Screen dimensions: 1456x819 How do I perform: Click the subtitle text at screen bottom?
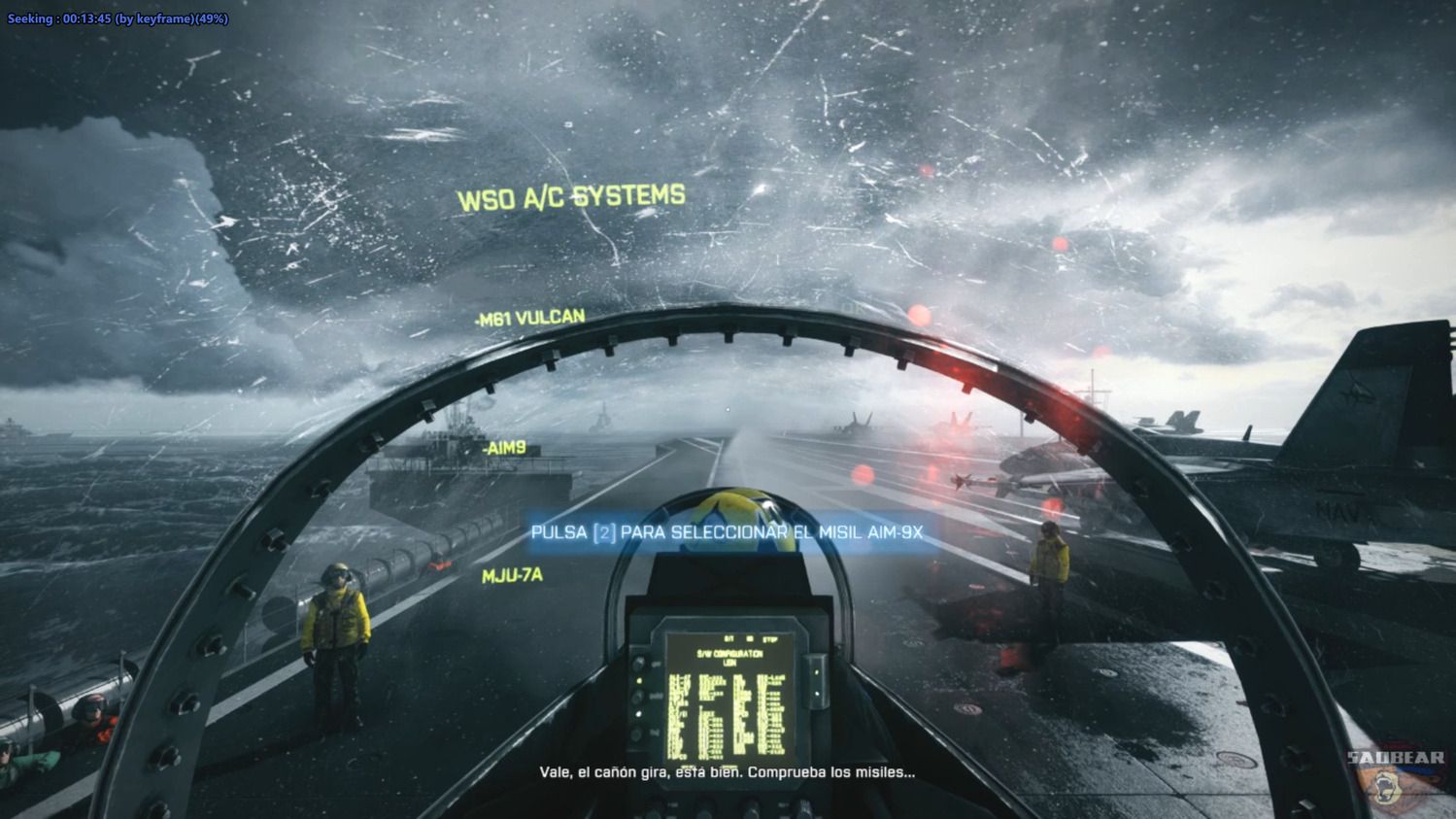click(x=728, y=773)
